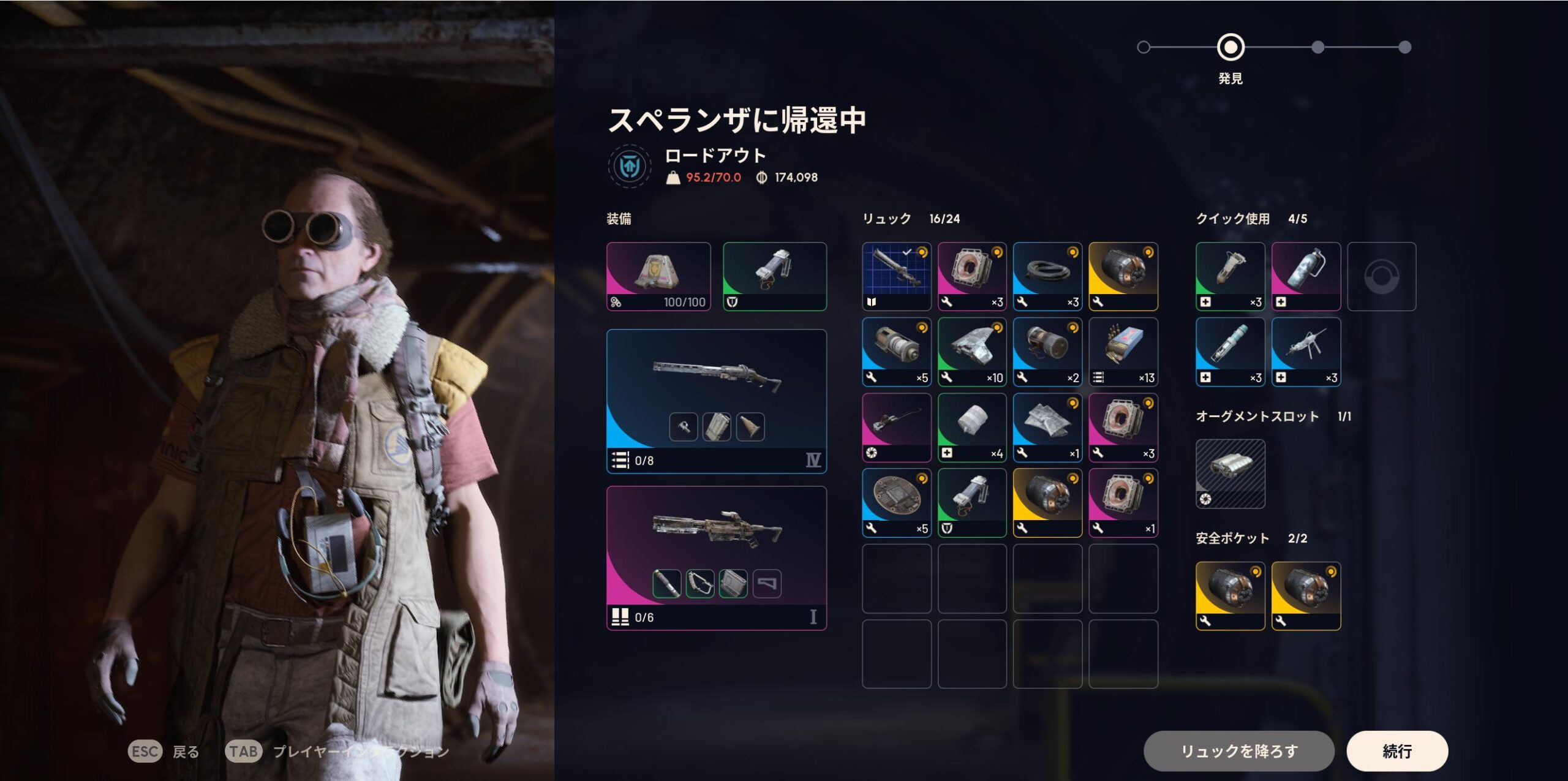
Task: Select the round circuit board stack of 5
Action: (896, 502)
